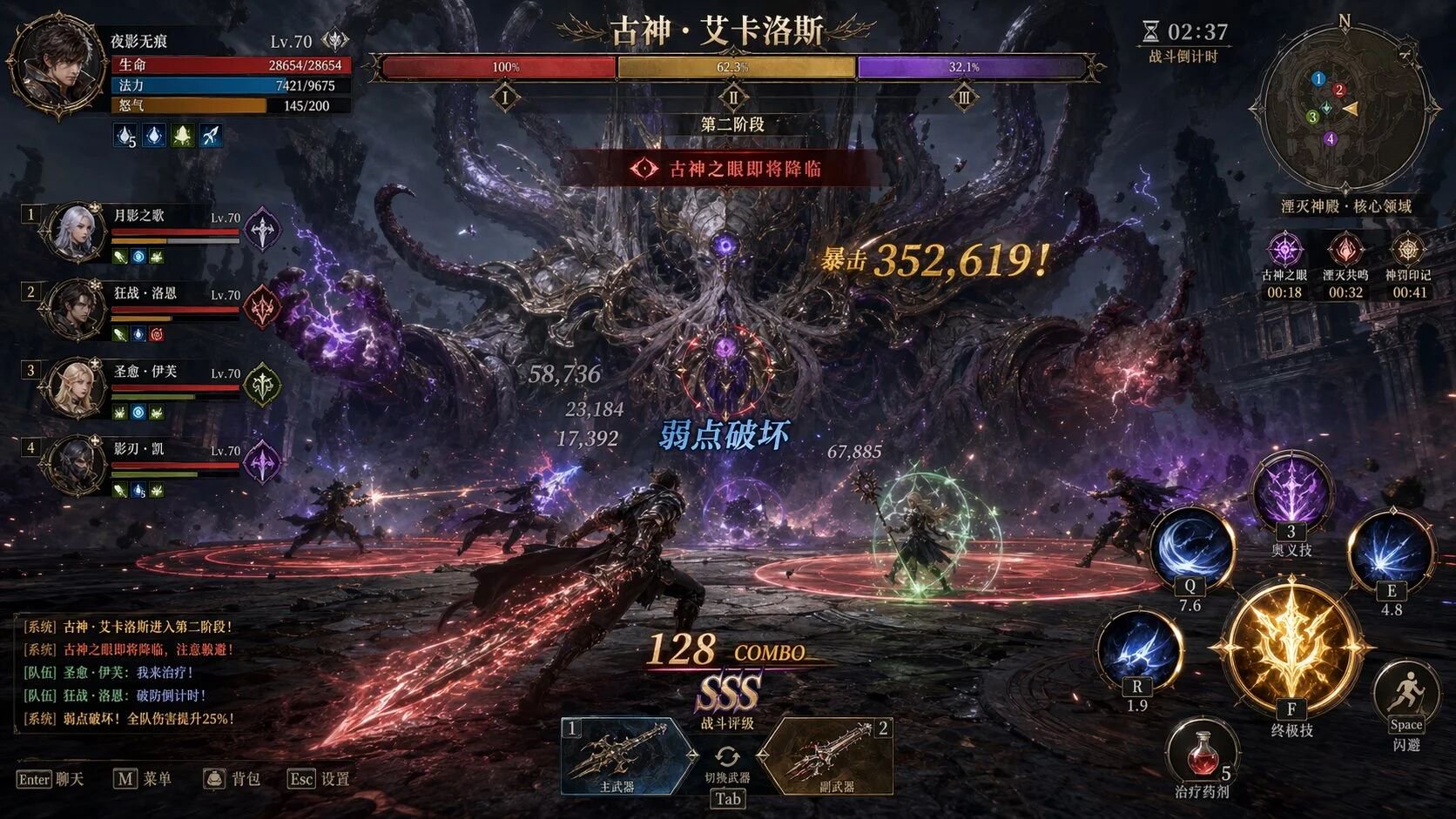1456x819 pixels.
Task: Drink the 治疗药剂 healing potion
Action: coord(1202,752)
